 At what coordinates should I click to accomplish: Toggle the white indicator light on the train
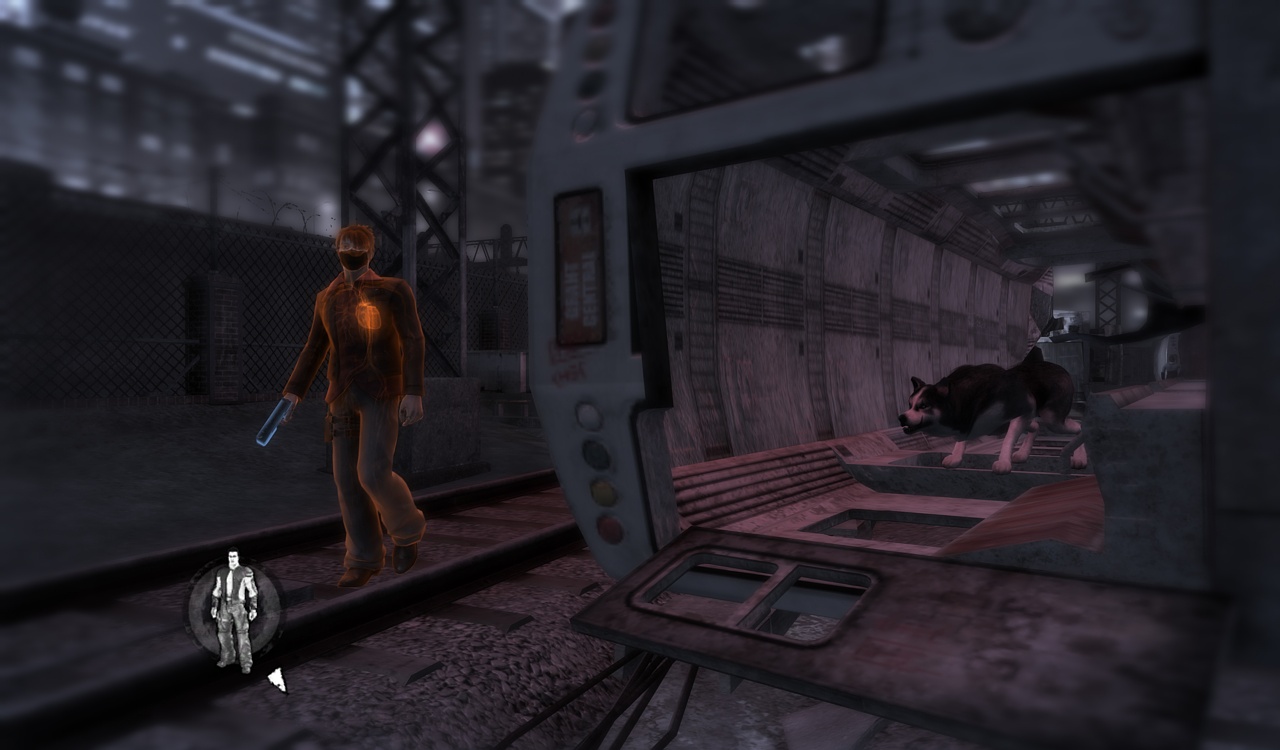pyautogui.click(x=589, y=413)
